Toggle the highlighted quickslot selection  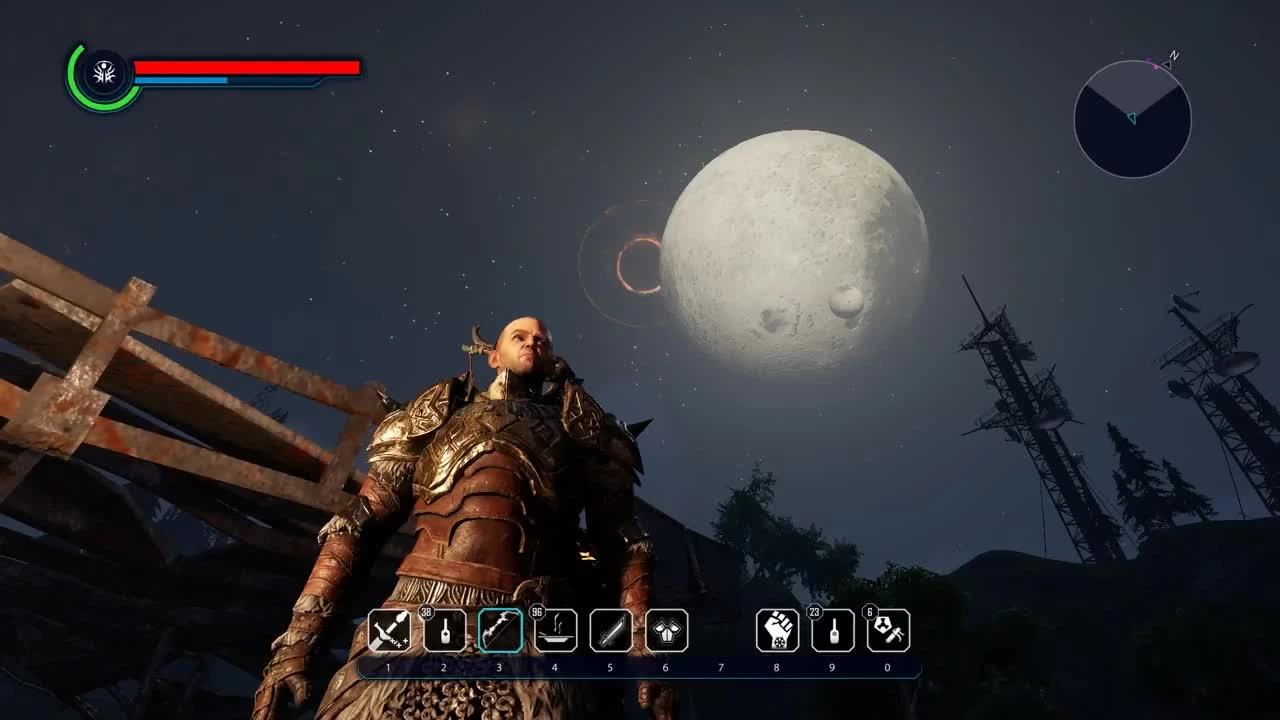point(498,630)
